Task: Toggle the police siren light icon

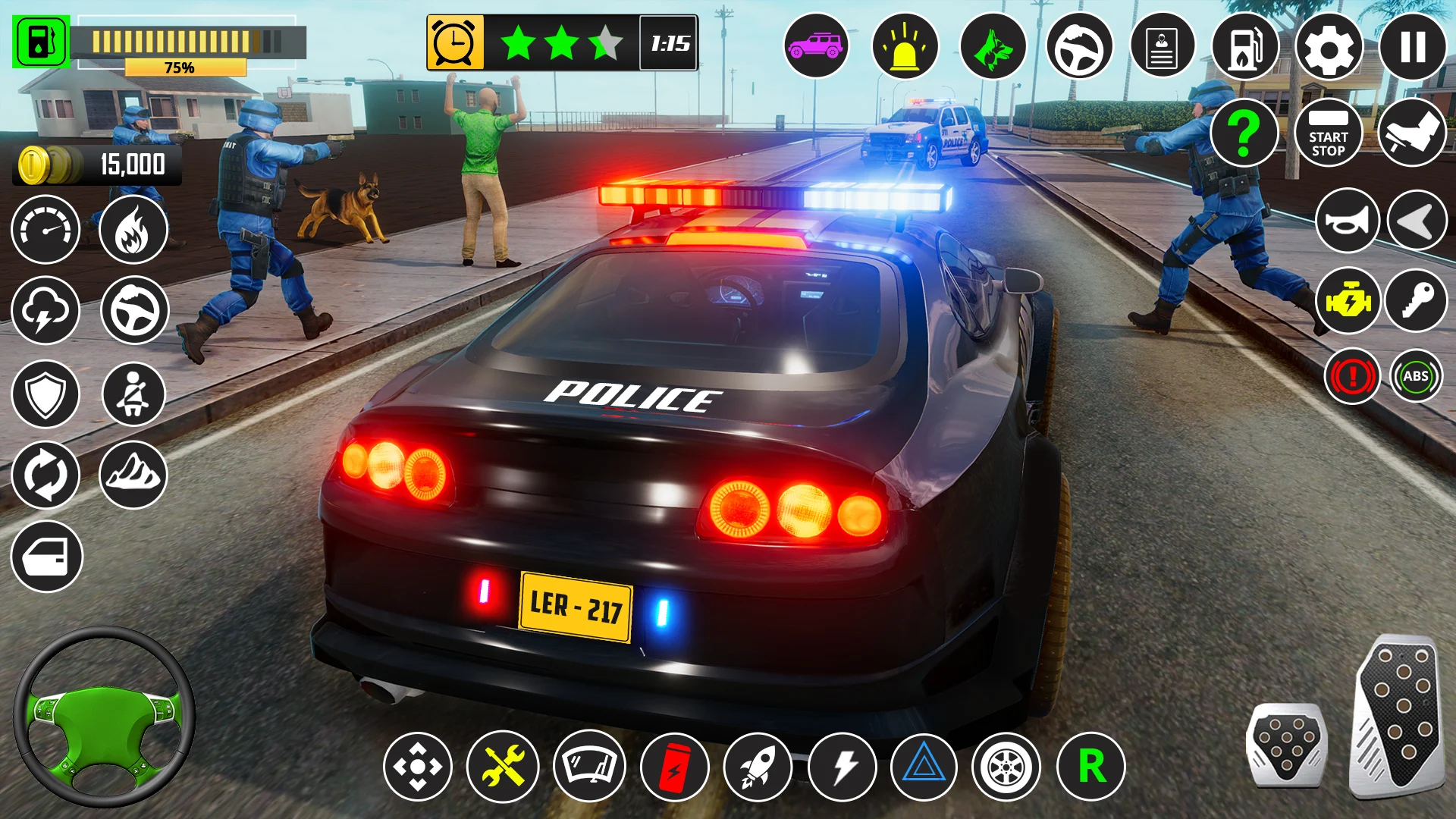Action: pyautogui.click(x=905, y=47)
